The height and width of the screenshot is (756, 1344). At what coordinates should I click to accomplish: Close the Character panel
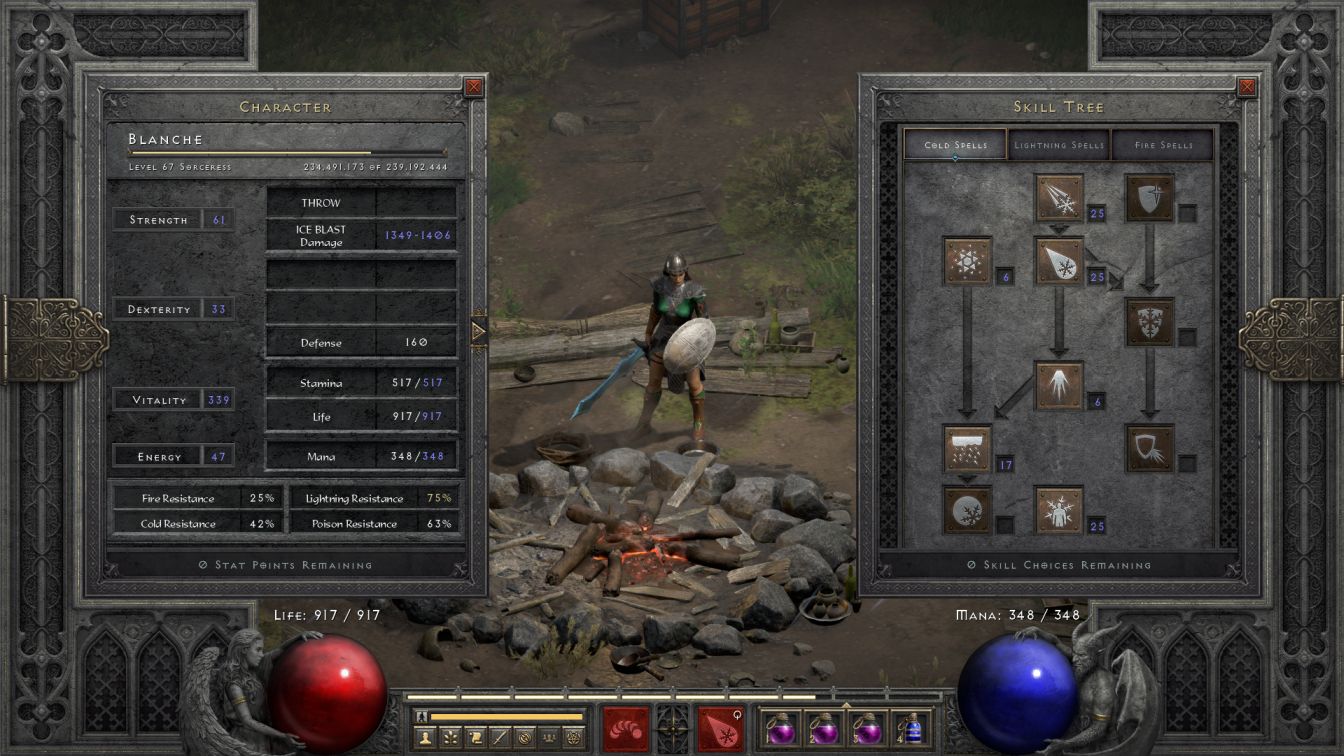point(474,87)
